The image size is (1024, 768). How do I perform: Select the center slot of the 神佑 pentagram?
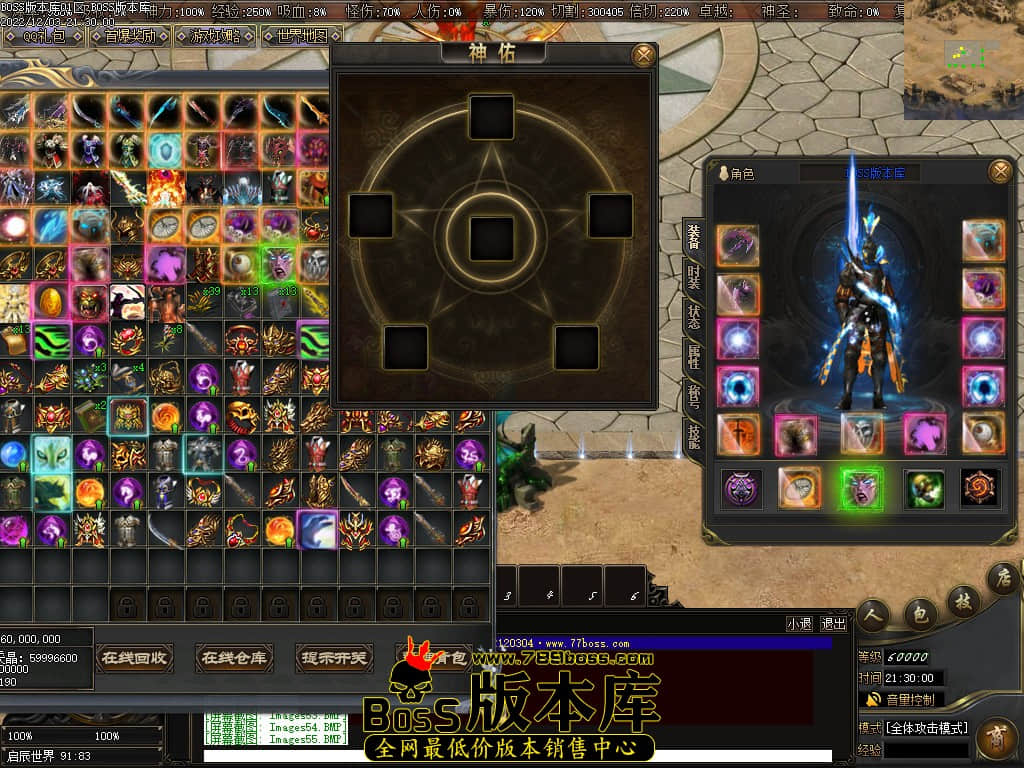tap(491, 237)
